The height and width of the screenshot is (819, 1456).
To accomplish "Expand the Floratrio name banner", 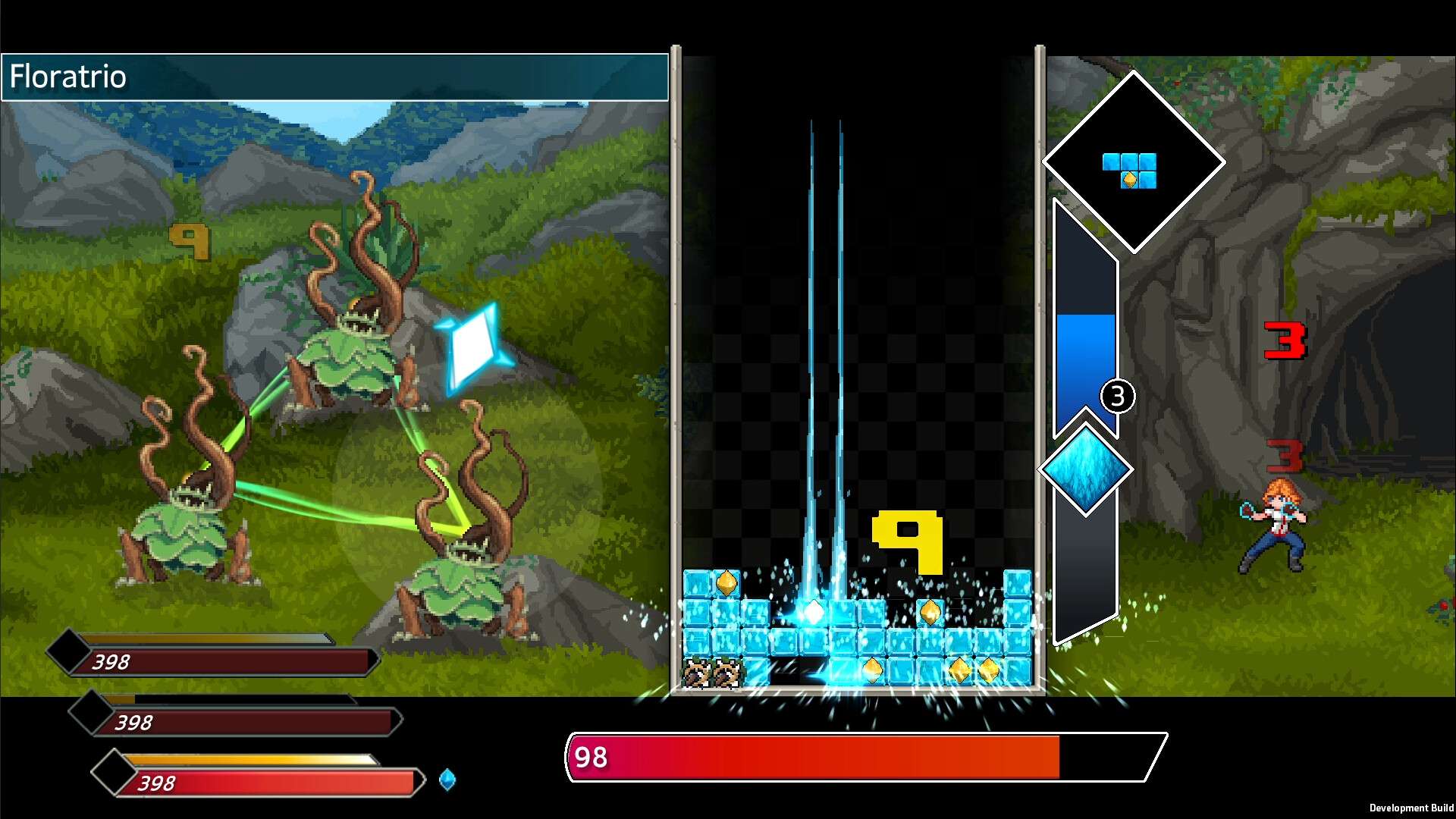I will click(x=334, y=77).
